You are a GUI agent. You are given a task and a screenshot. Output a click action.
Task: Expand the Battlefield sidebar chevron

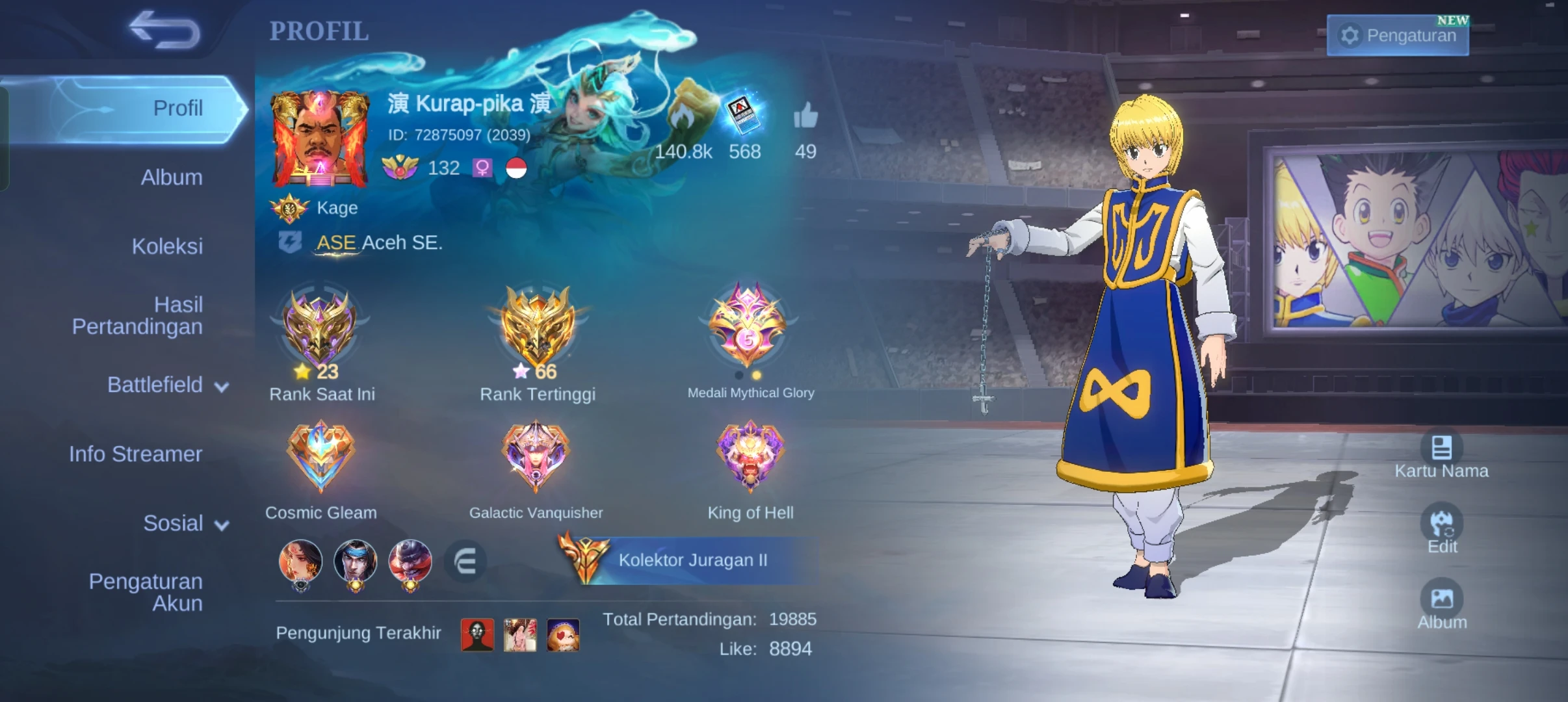(x=220, y=386)
